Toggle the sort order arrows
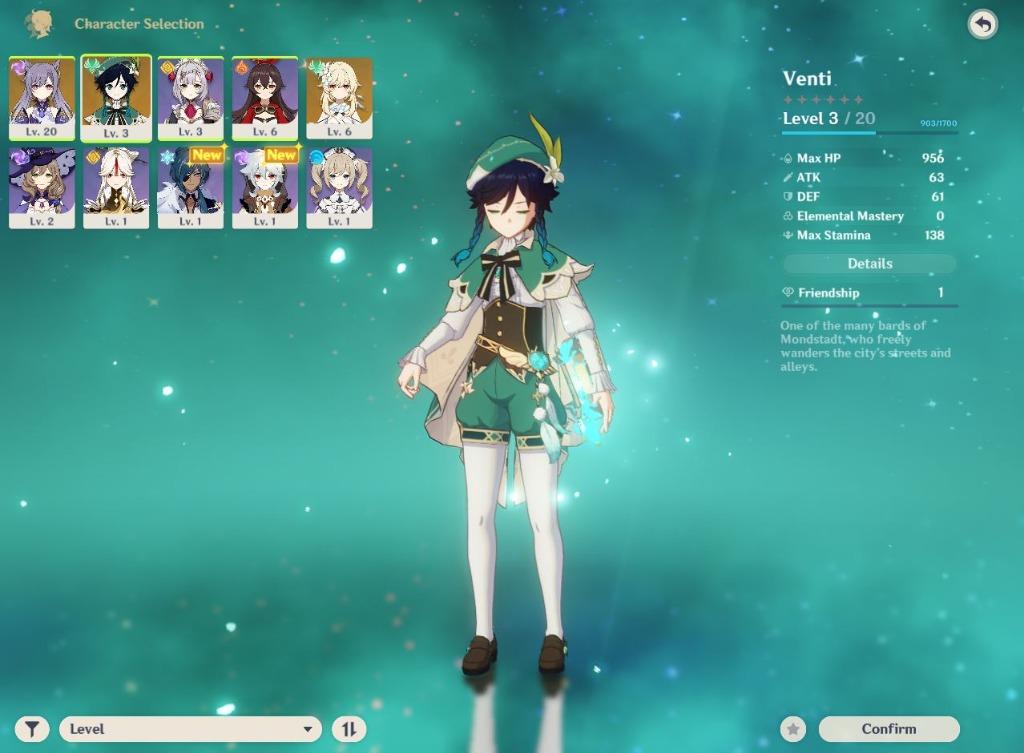The height and width of the screenshot is (753, 1024). [x=349, y=729]
